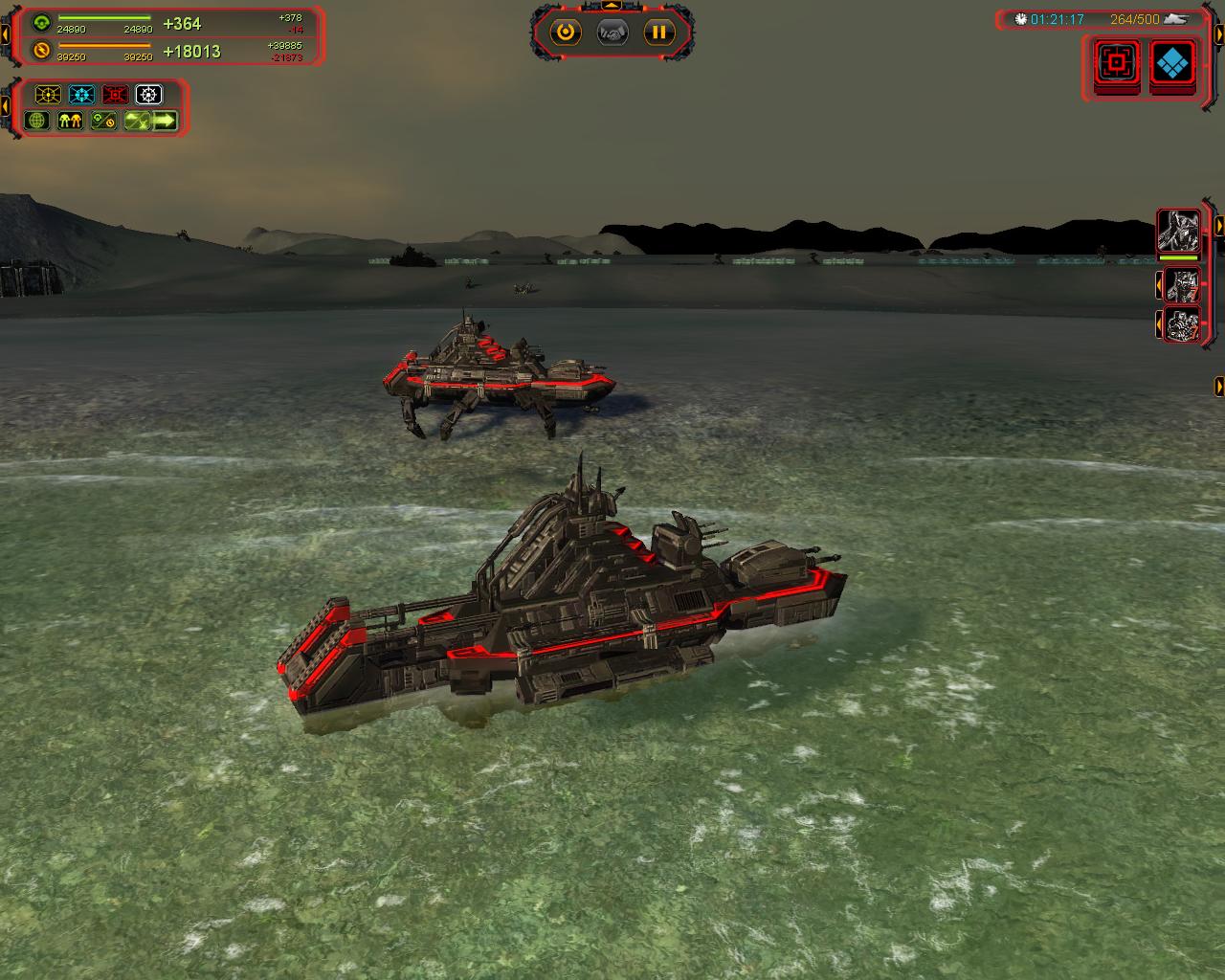The width and height of the screenshot is (1225, 980).
Task: Toggle the white crosshair overlay filter
Action: (148, 95)
